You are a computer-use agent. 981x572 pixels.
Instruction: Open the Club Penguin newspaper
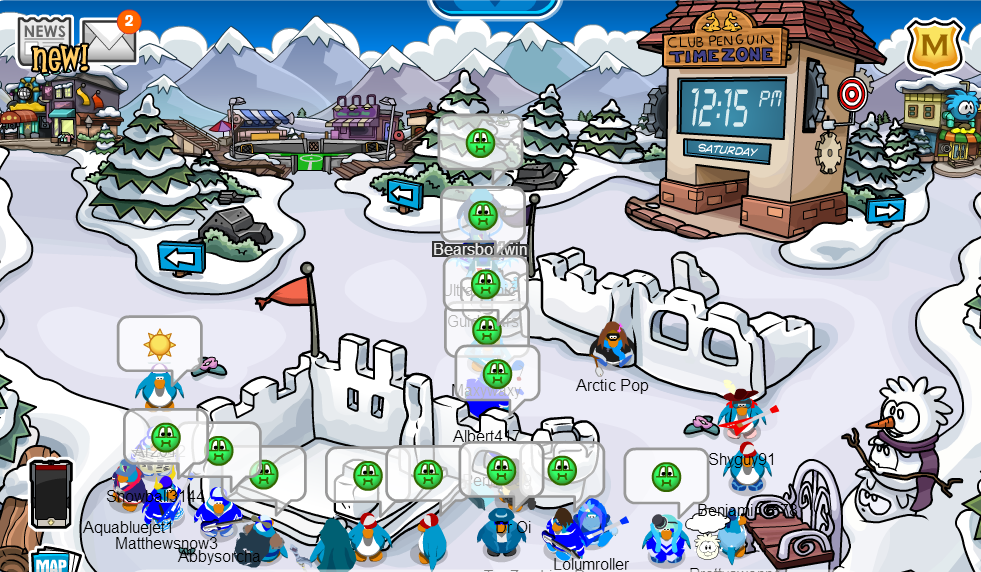pyautogui.click(x=46, y=42)
